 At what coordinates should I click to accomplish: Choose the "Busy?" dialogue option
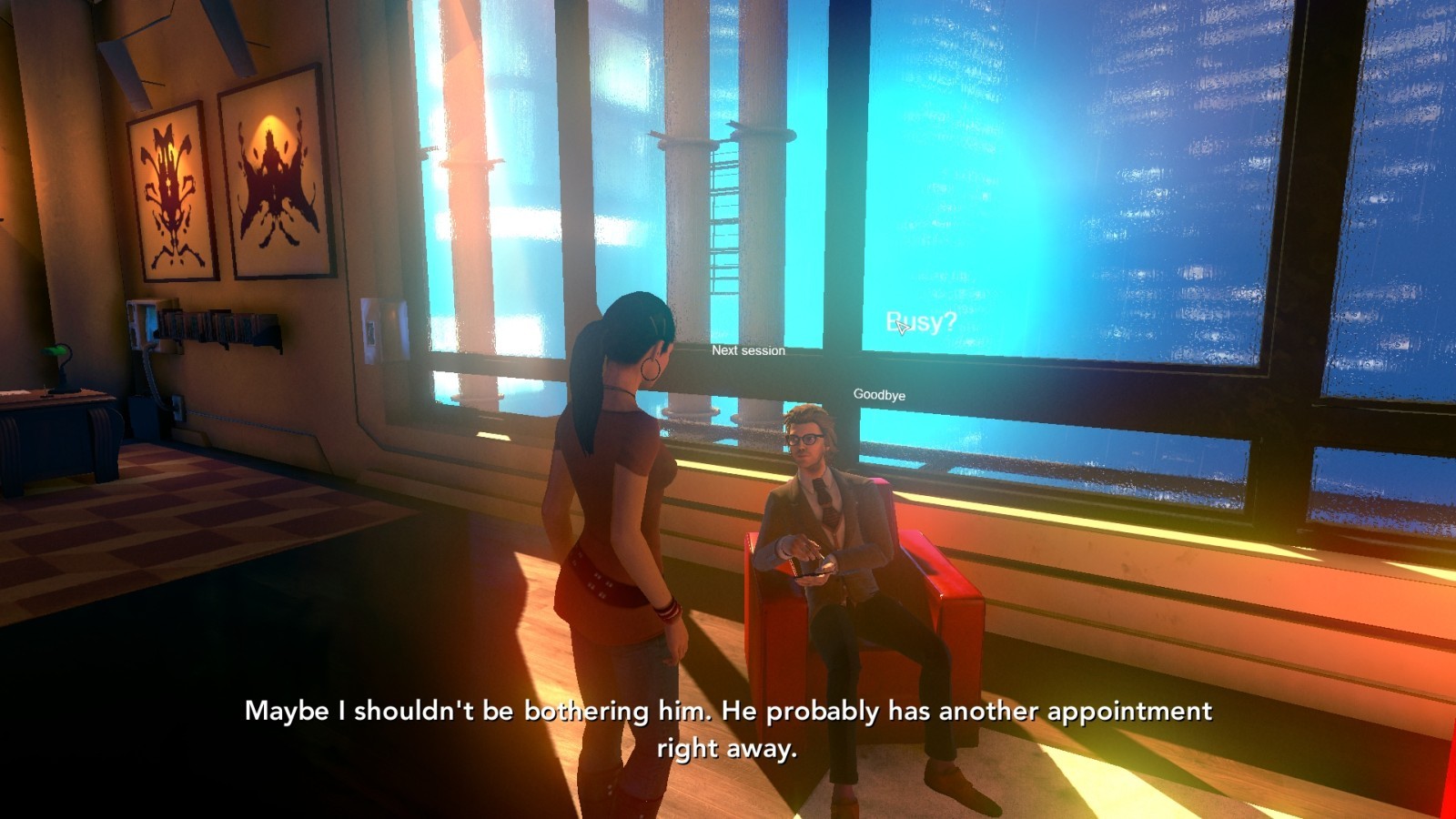point(921,322)
